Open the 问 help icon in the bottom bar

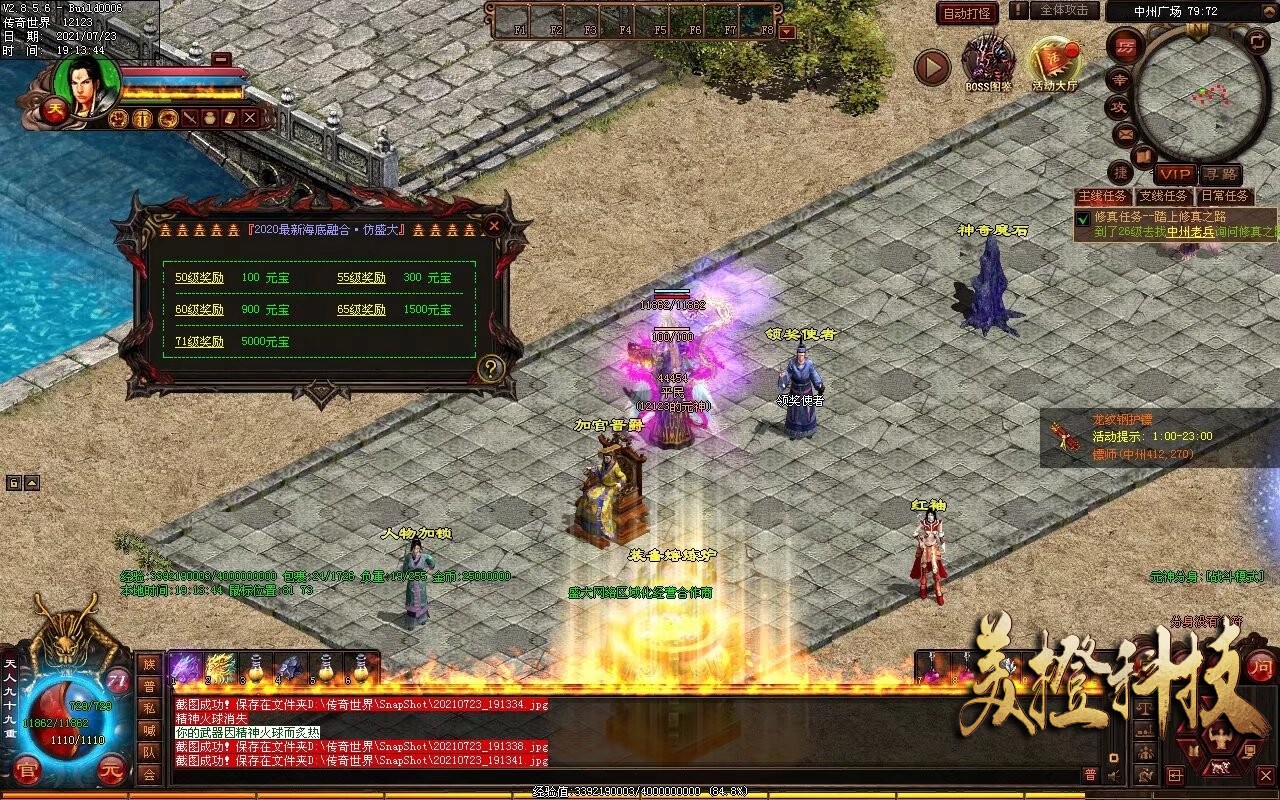(1262, 667)
